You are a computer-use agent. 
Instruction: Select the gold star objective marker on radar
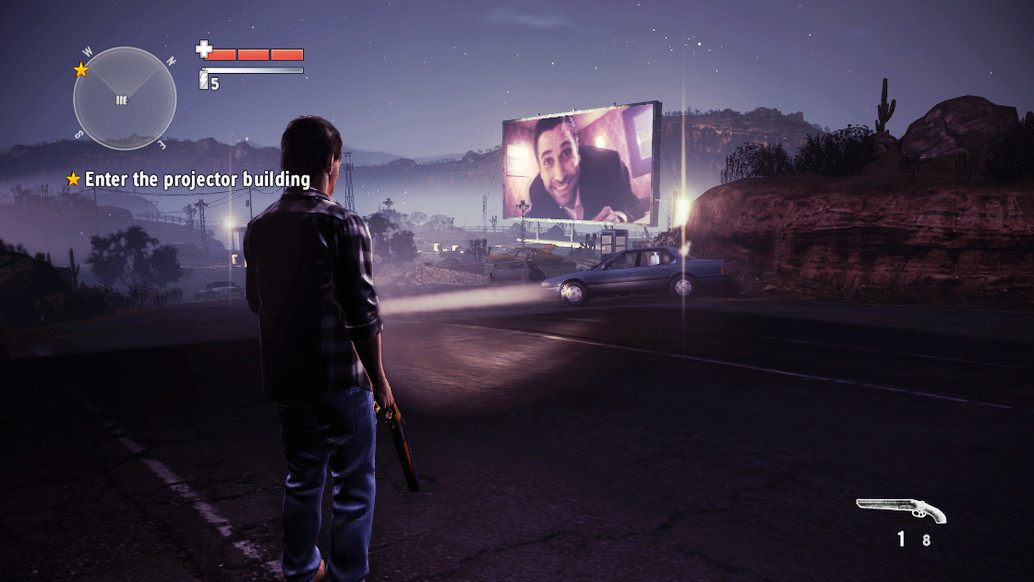[x=81, y=70]
